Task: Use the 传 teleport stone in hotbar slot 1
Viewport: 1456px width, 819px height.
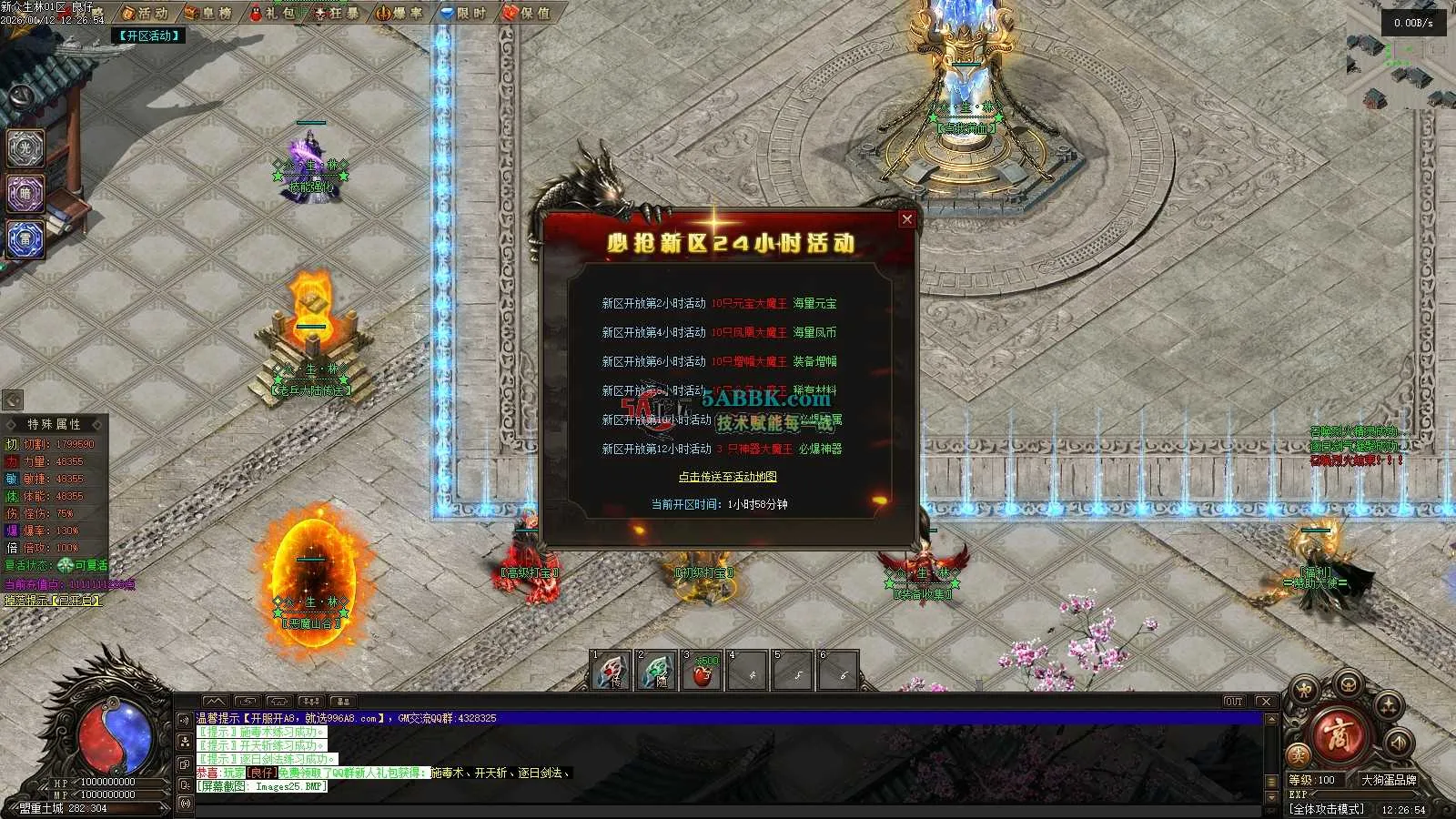Action: [612, 672]
